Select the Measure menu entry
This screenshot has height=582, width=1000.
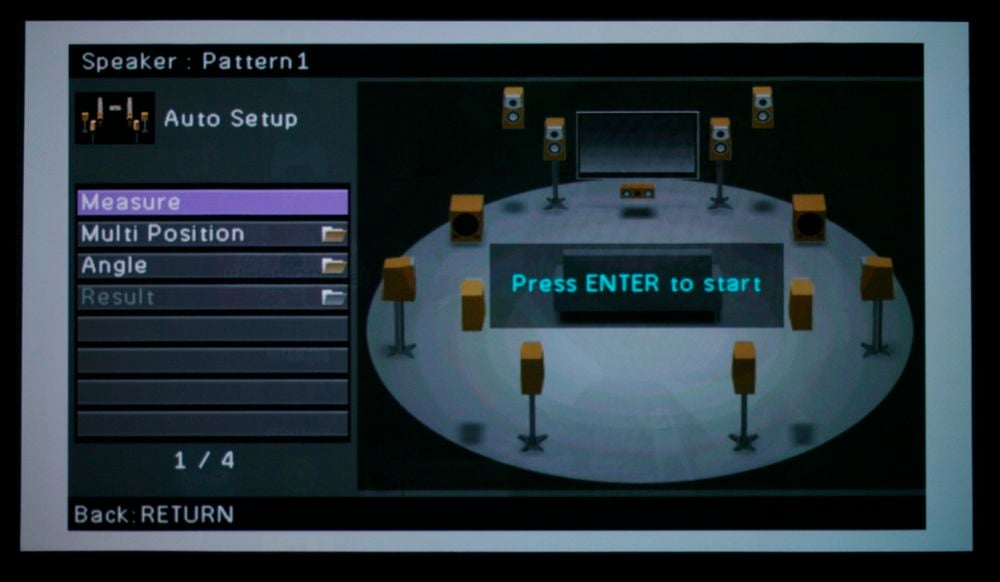[x=212, y=202]
